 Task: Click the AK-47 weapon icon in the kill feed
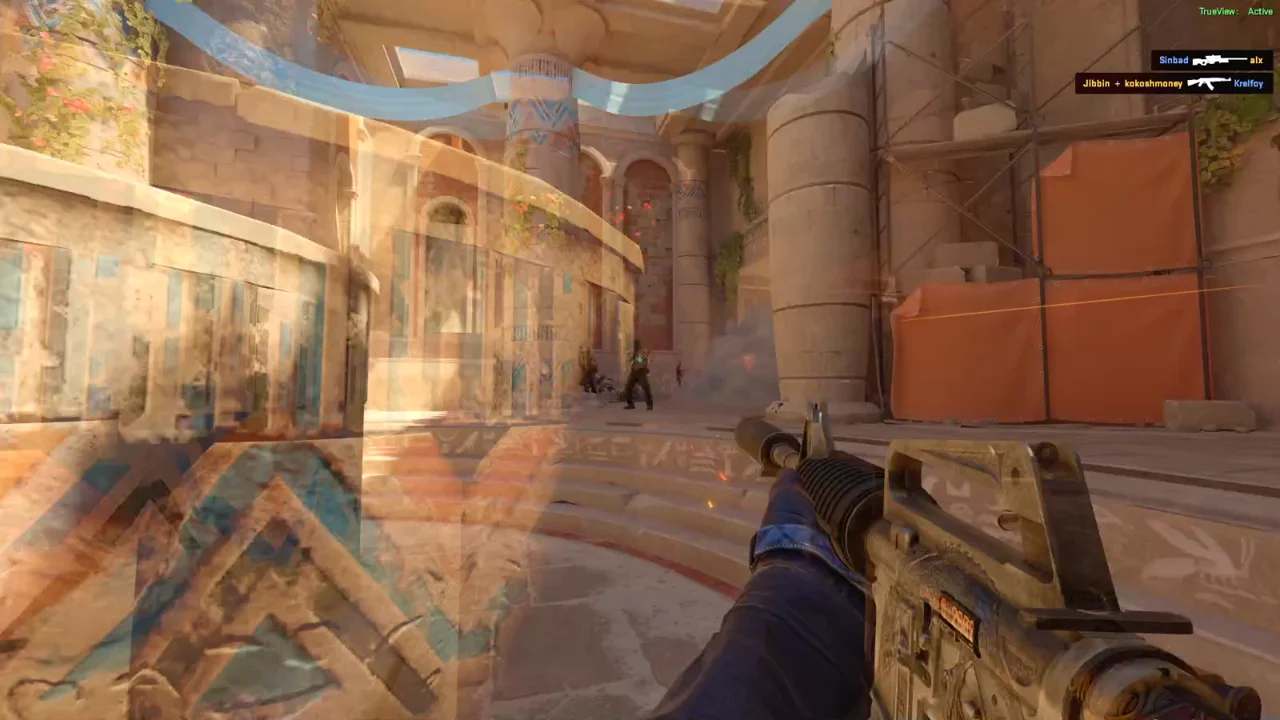tap(1209, 83)
